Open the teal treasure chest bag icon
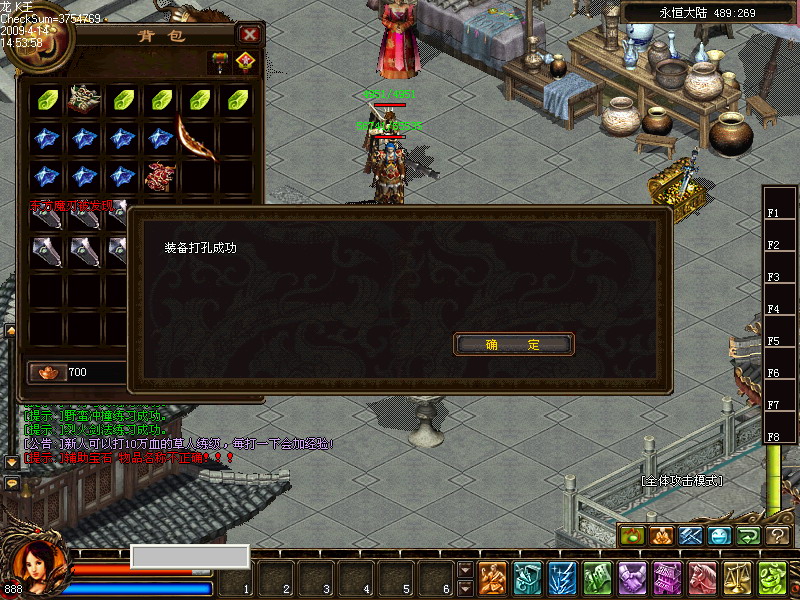Viewport: 800px width, 600px height. click(528, 578)
